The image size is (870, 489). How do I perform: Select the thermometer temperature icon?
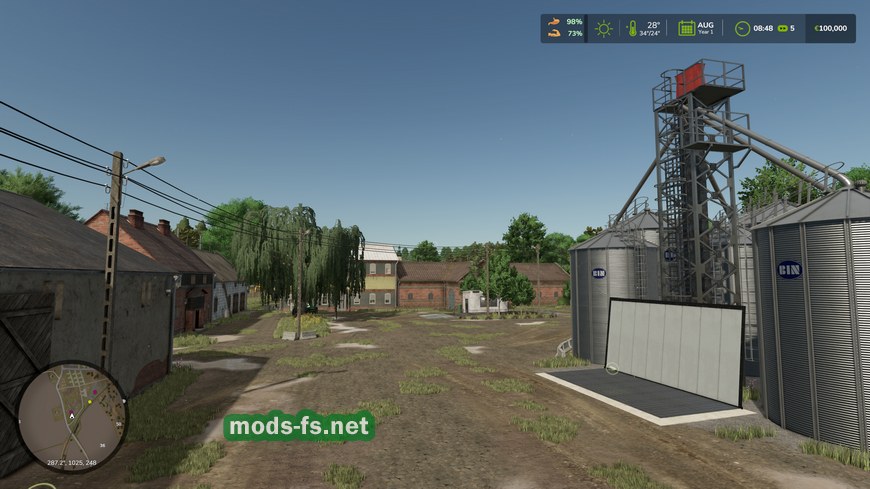(632, 28)
